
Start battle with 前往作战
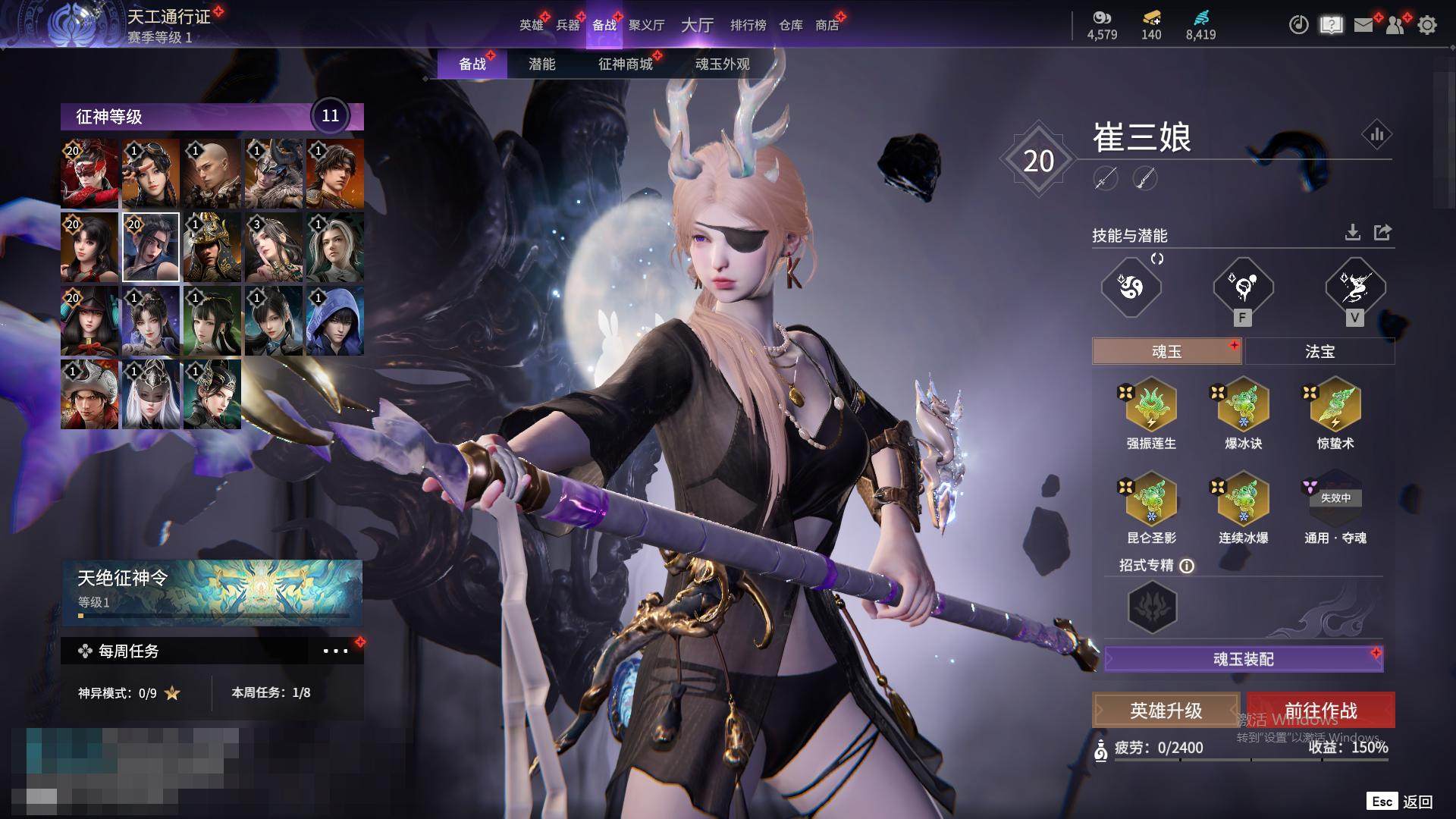1320,711
